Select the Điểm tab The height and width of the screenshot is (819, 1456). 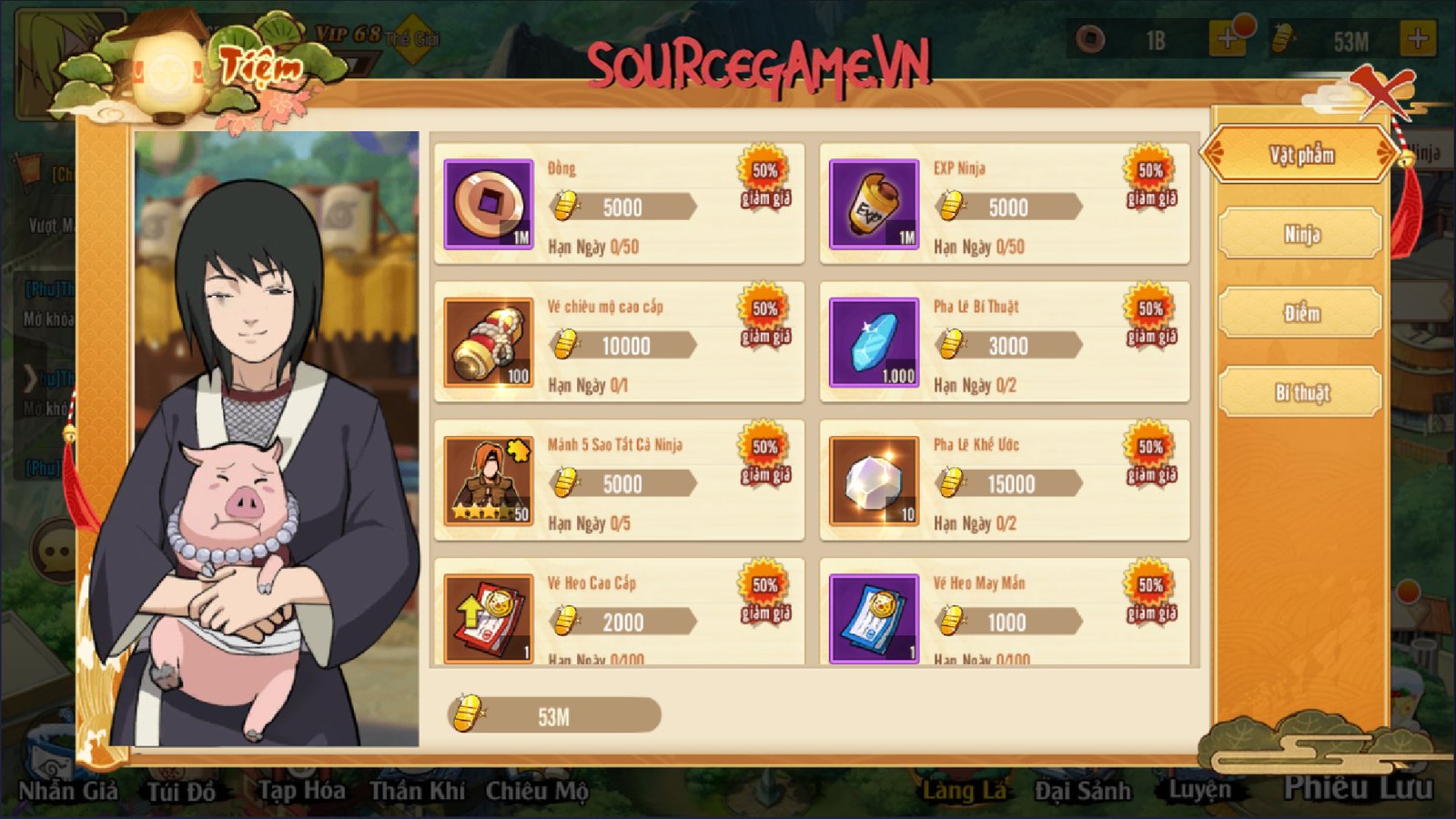(x=1301, y=313)
